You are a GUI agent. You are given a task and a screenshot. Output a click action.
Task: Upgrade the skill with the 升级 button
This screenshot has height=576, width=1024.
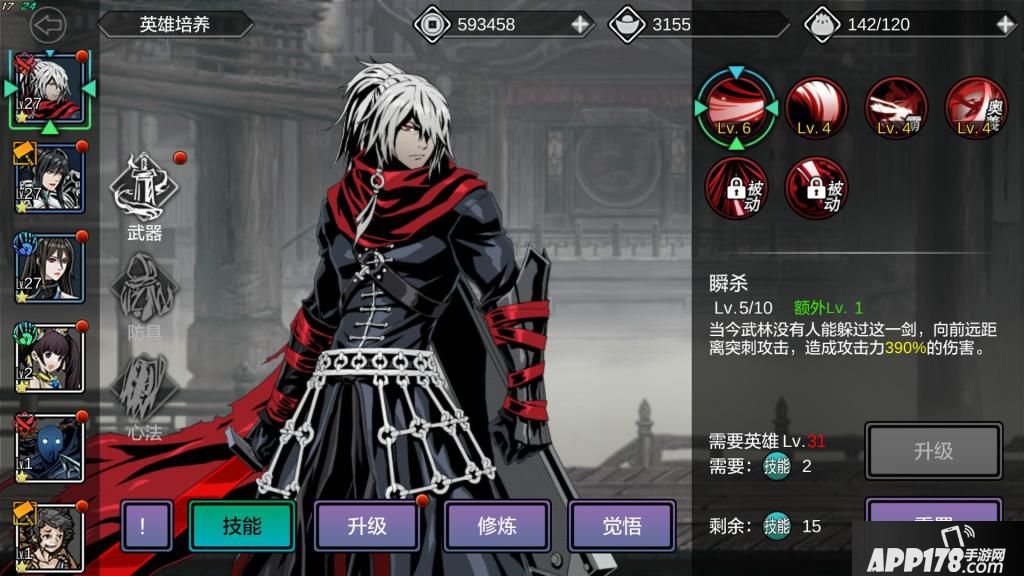click(x=933, y=451)
